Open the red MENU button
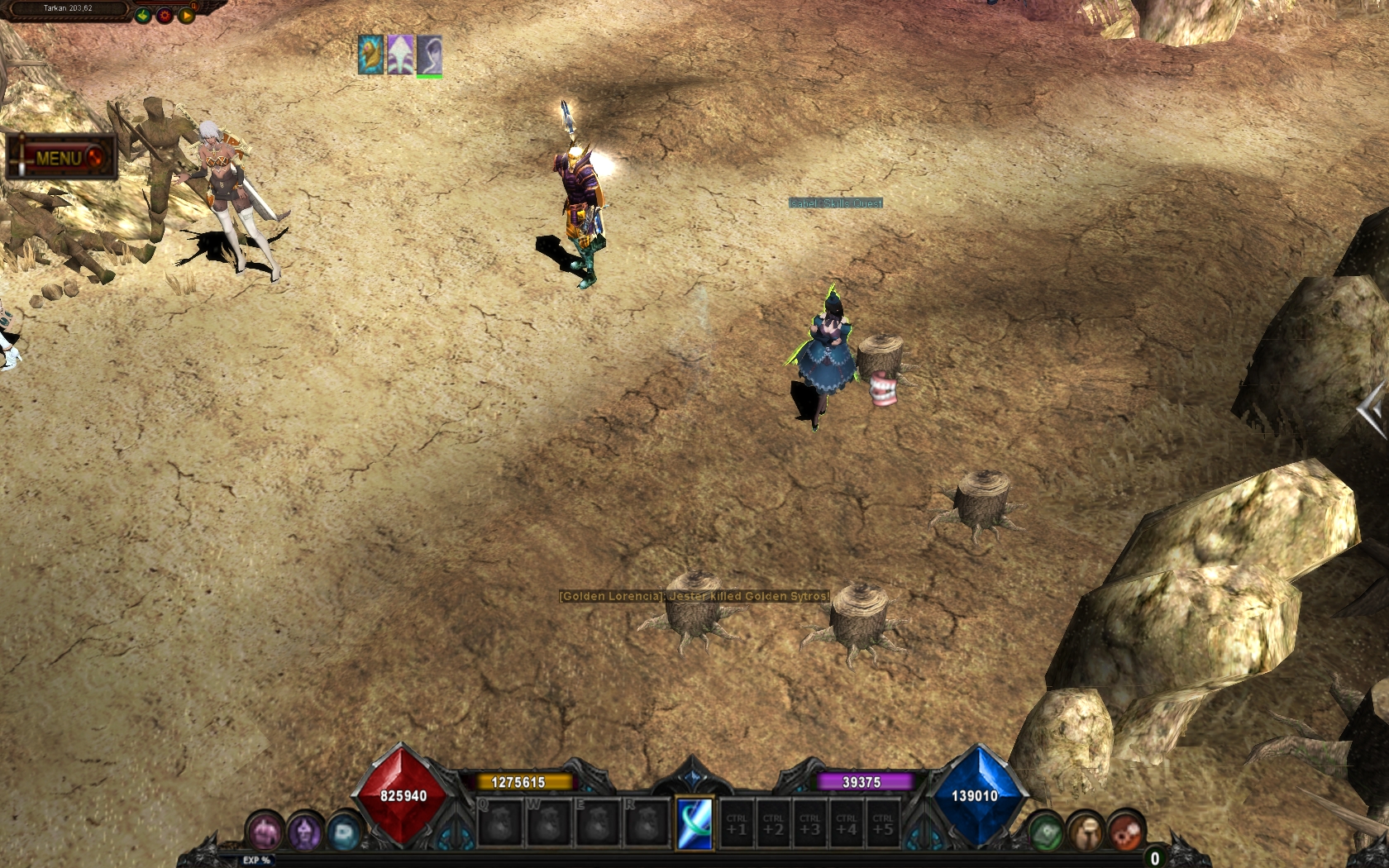Screen dimensions: 1389x868 tap(61, 157)
